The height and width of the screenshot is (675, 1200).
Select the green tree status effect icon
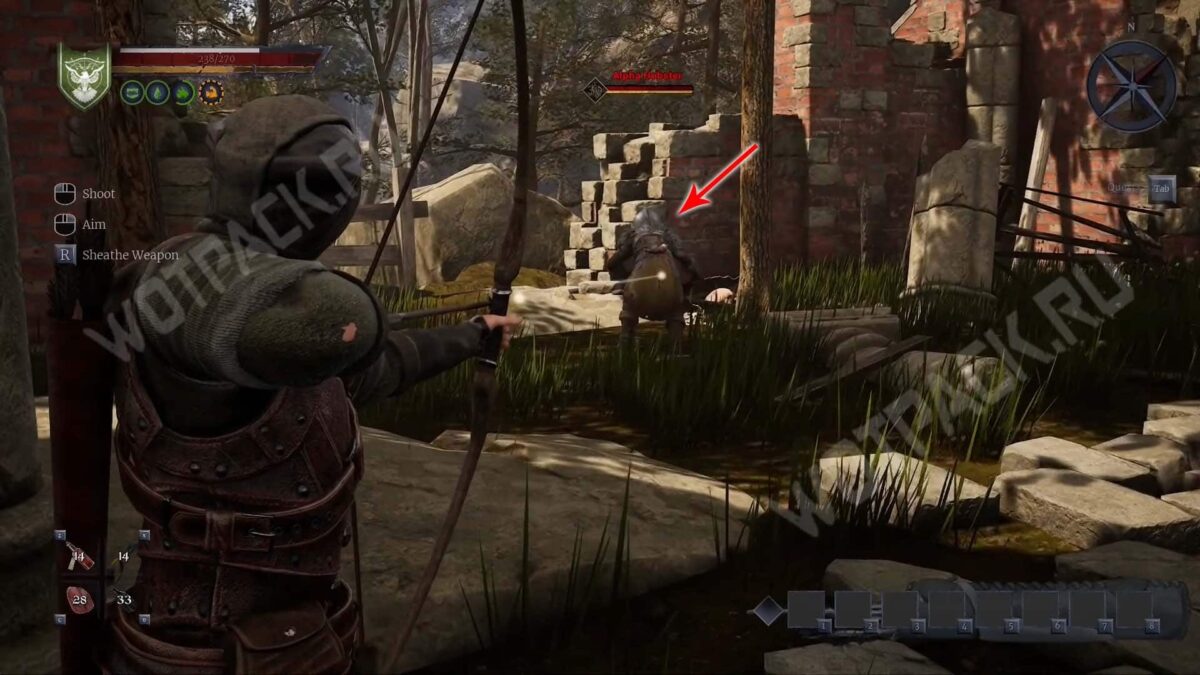point(158,93)
